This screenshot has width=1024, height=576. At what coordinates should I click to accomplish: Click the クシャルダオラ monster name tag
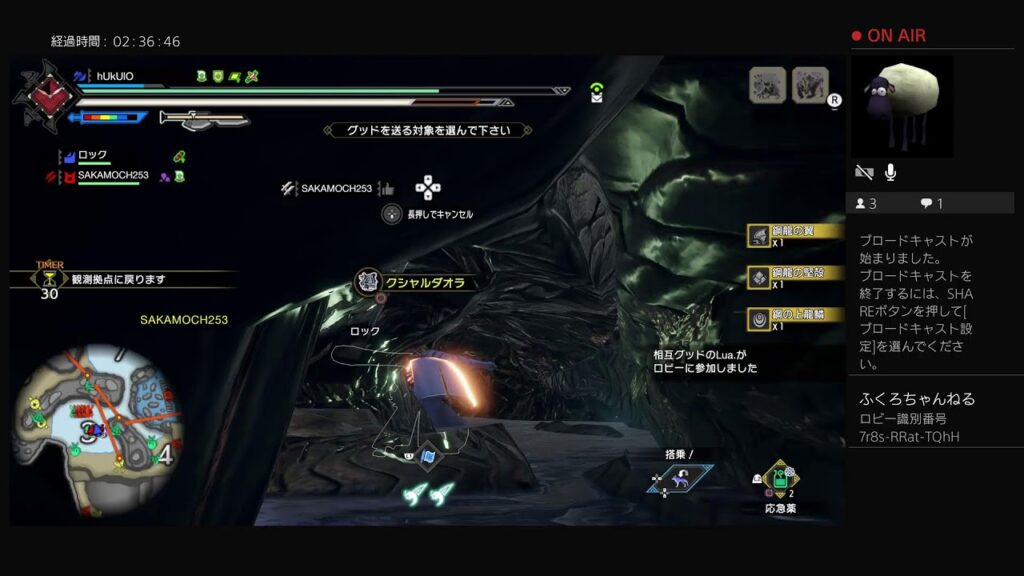pyautogui.click(x=411, y=283)
